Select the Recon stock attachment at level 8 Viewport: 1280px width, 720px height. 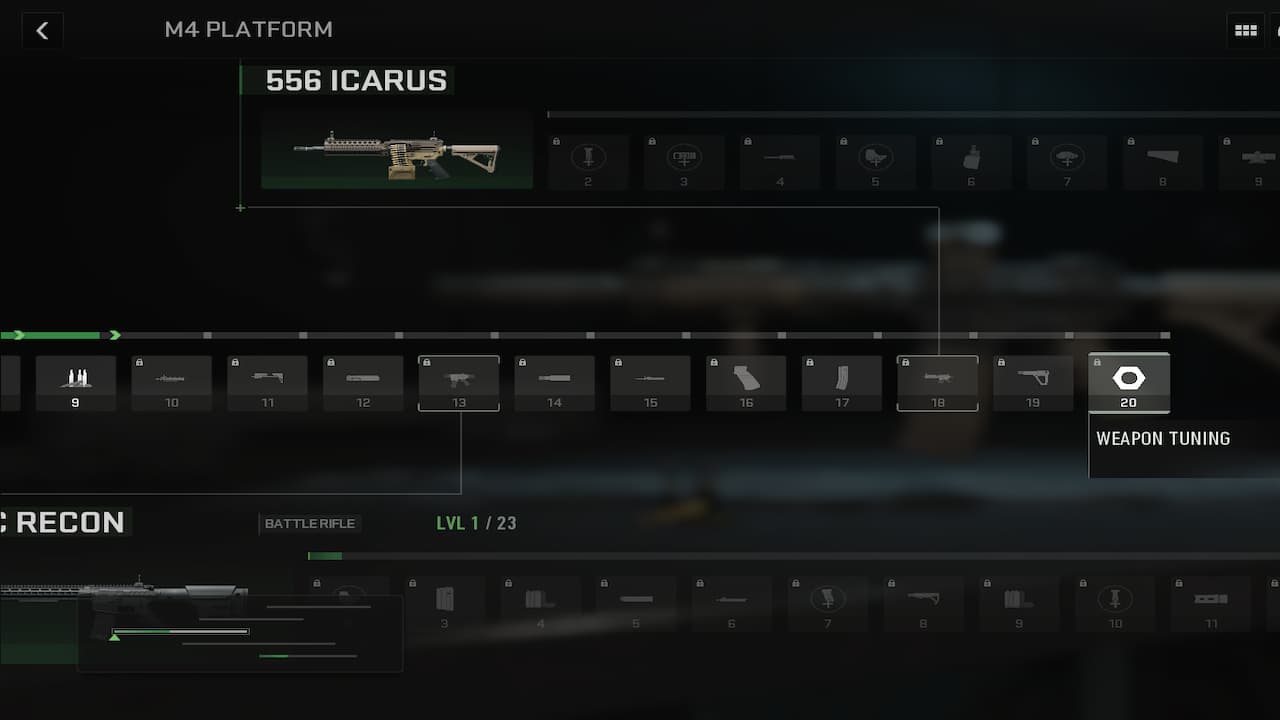coord(923,601)
